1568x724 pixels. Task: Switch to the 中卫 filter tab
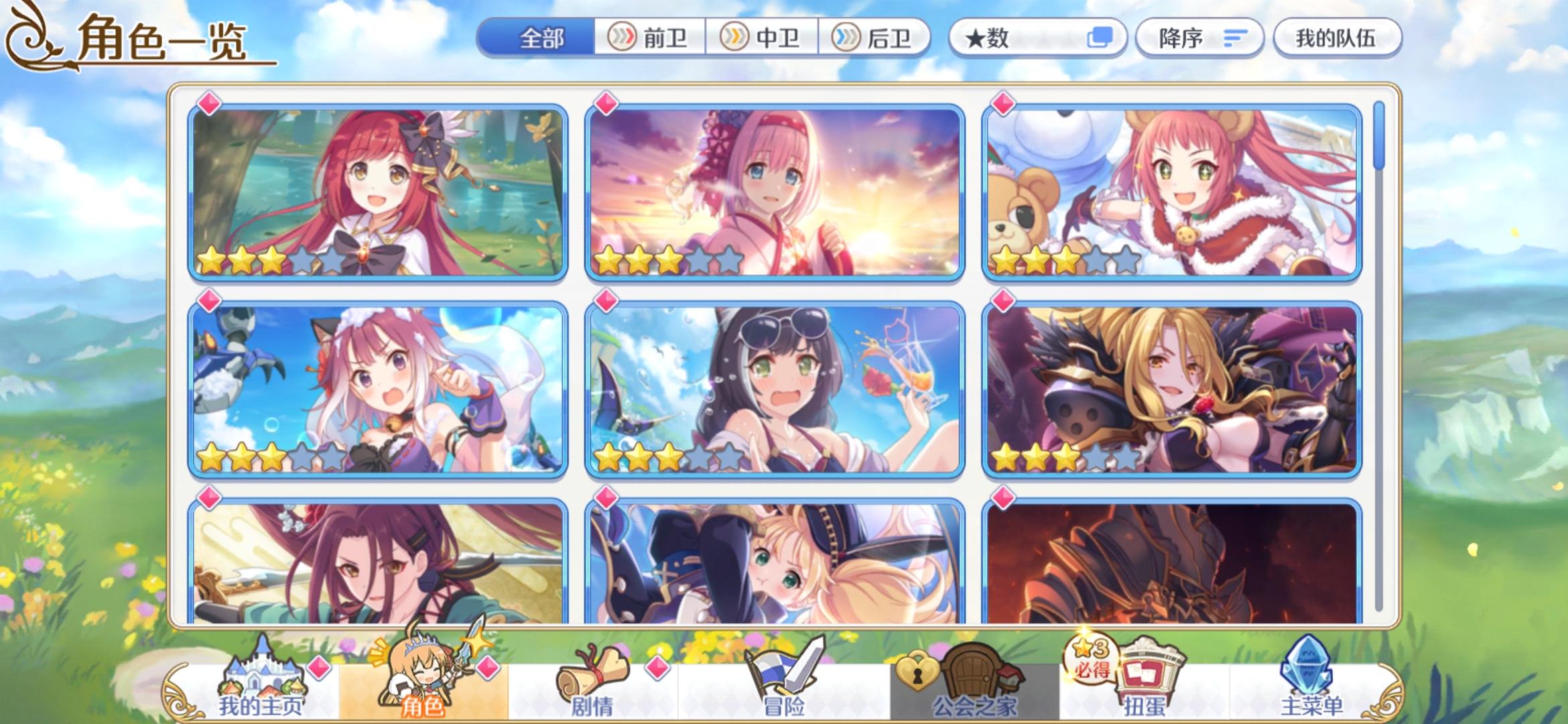pos(764,38)
